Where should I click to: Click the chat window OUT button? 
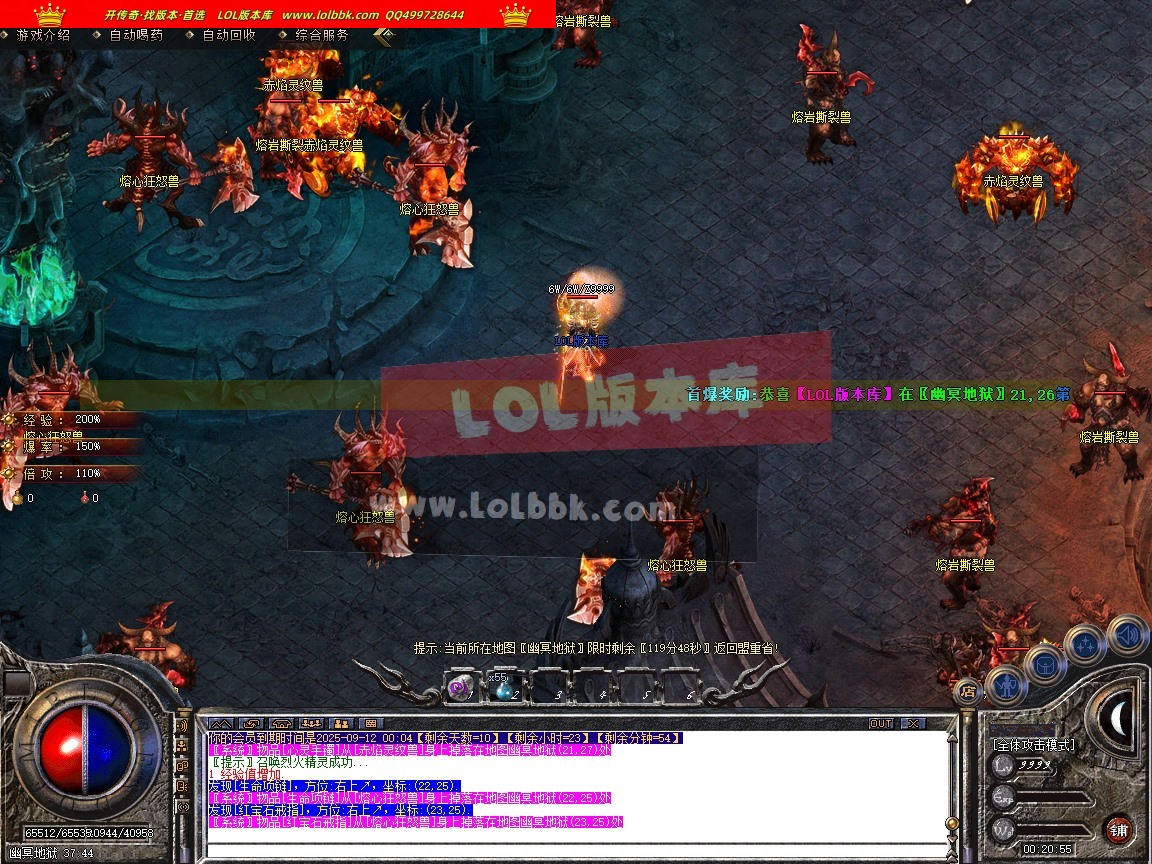pyautogui.click(x=881, y=723)
